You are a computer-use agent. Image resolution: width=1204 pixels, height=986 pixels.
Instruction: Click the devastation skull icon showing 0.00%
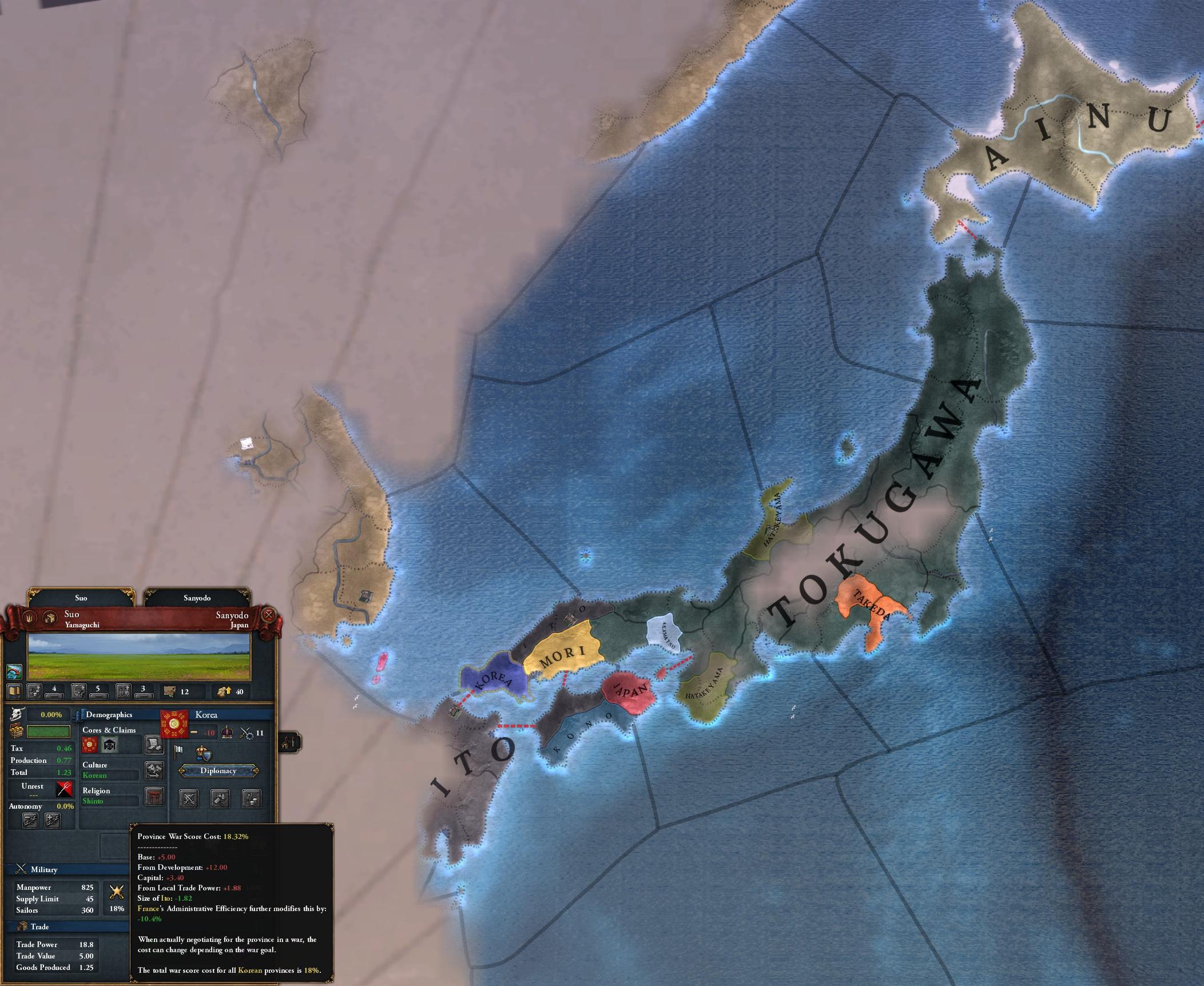(18, 714)
